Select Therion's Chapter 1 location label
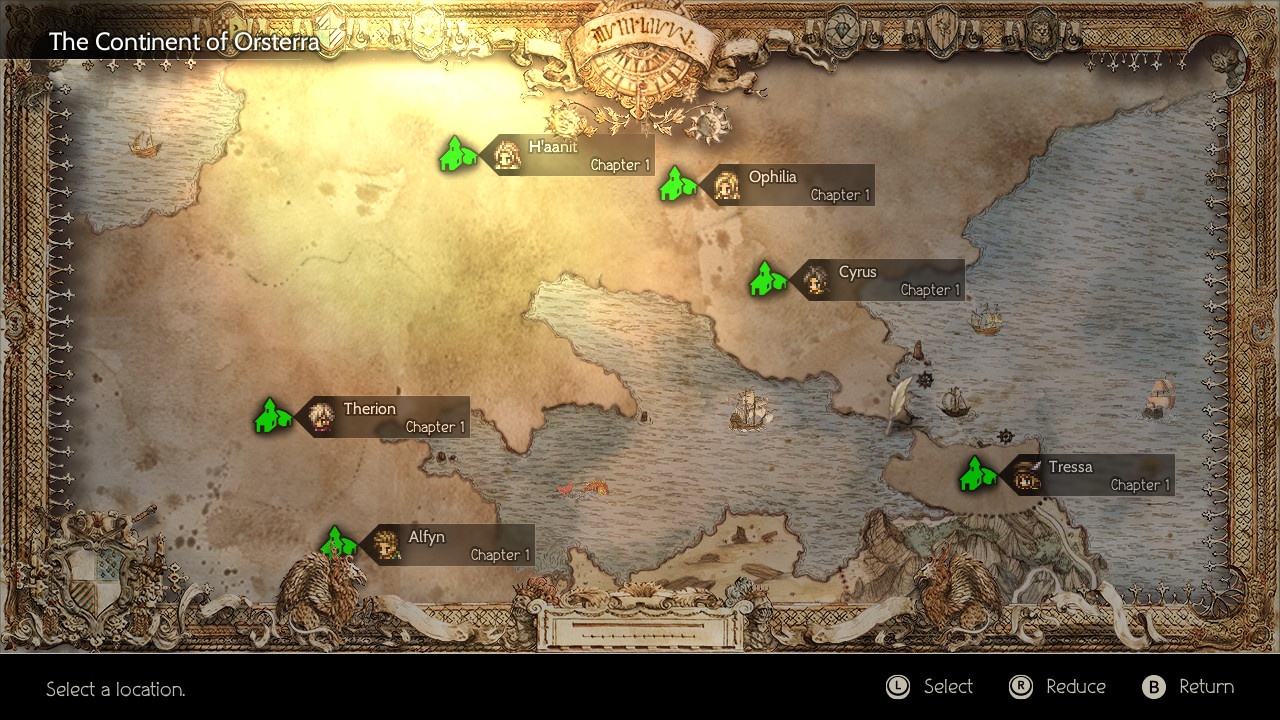The width and height of the screenshot is (1280, 720). pos(382,417)
